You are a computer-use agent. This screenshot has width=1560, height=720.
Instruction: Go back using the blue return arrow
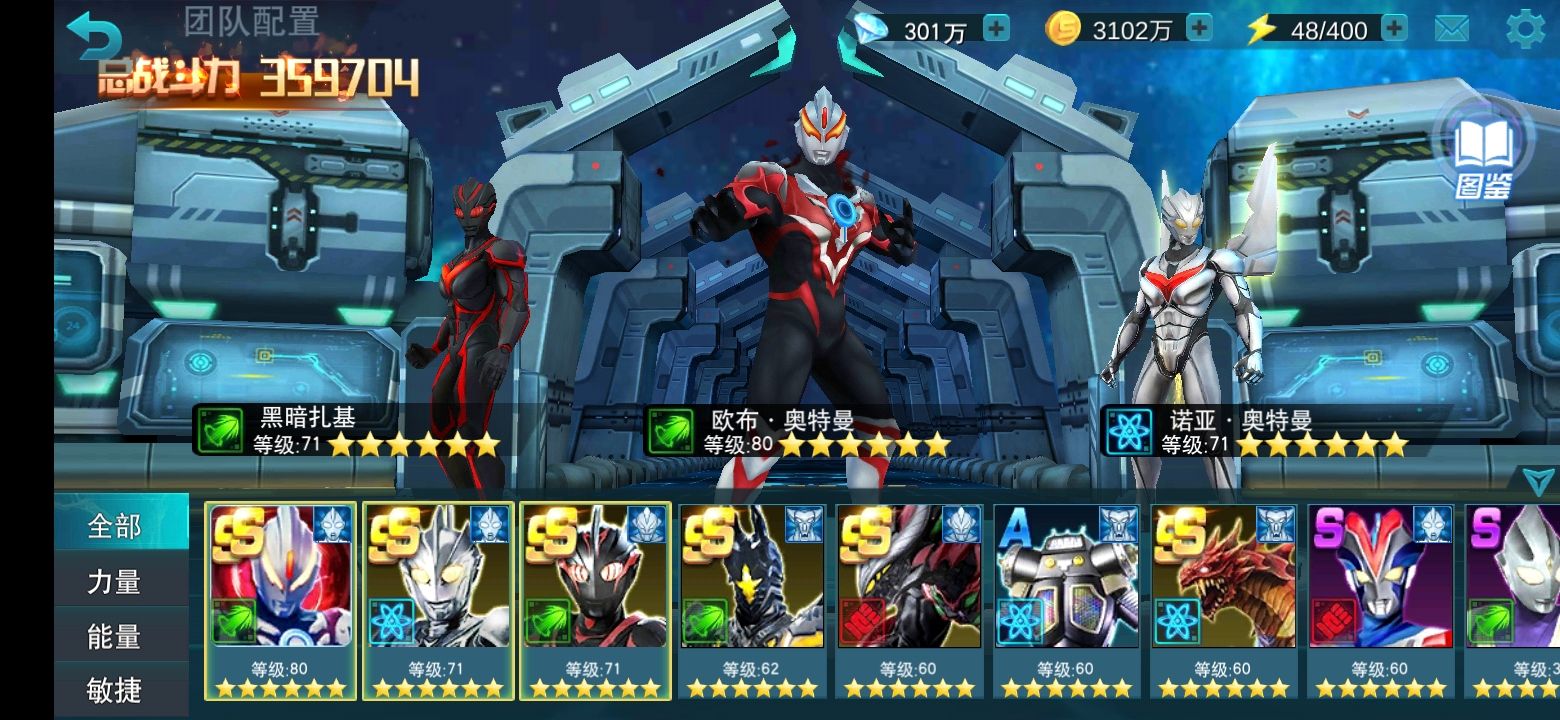click(x=93, y=38)
